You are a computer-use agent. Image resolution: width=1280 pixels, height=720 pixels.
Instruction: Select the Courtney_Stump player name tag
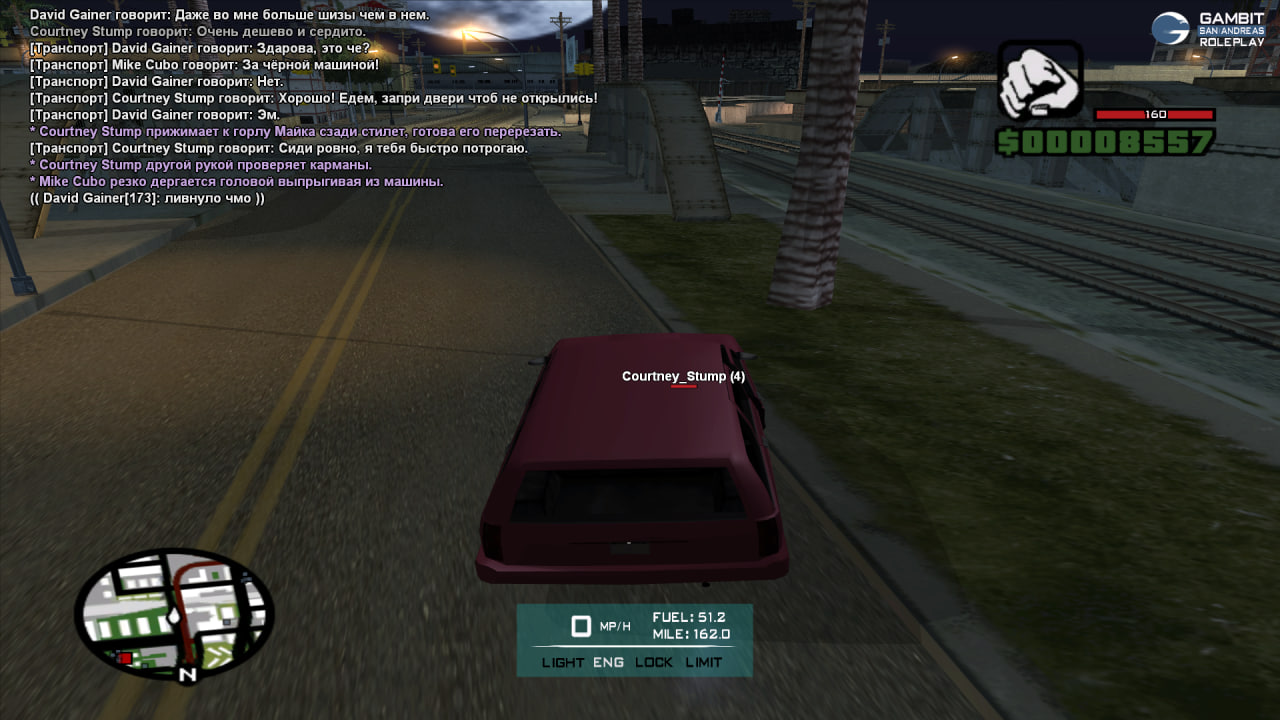(x=683, y=377)
